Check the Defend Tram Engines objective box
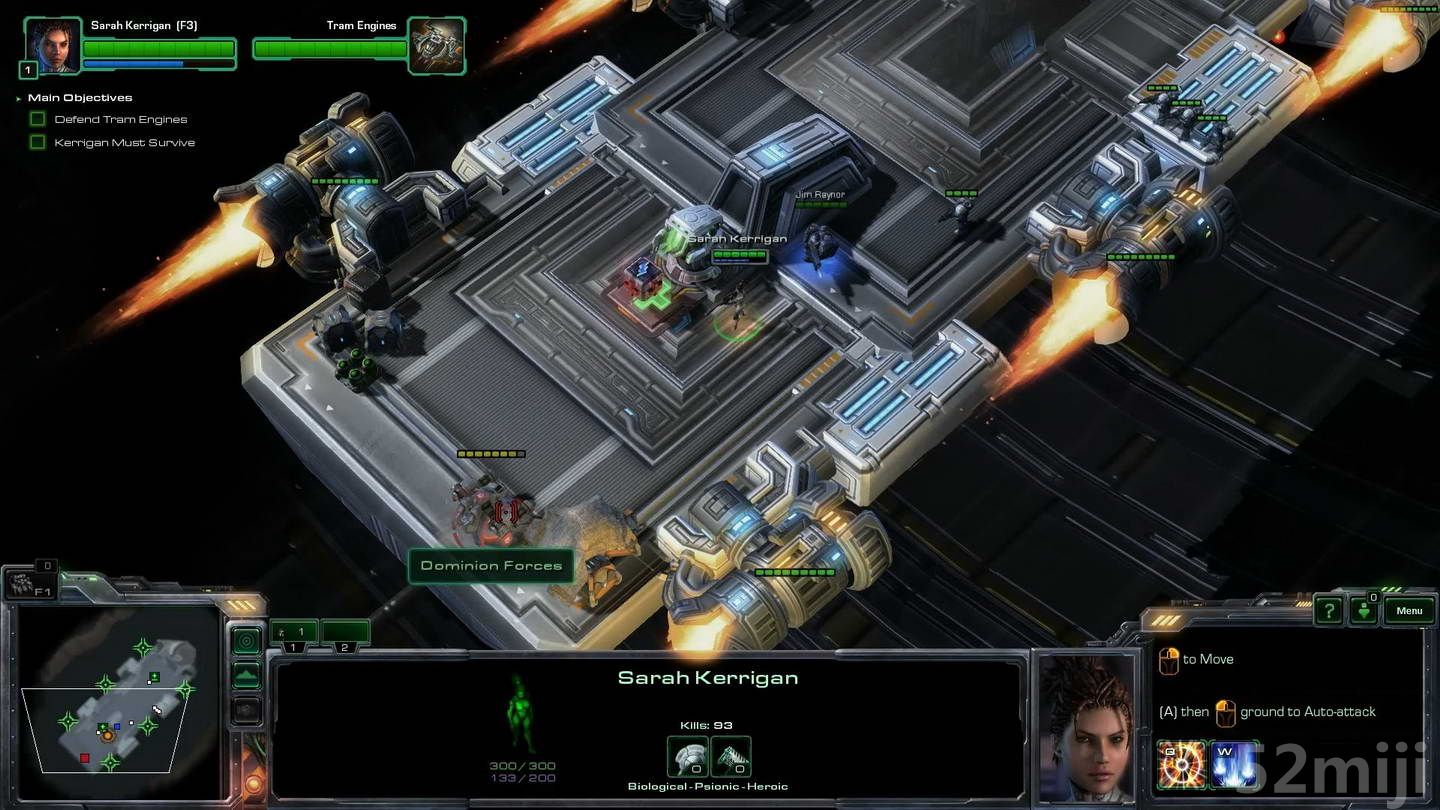Viewport: 1440px width, 810px height. [x=37, y=118]
